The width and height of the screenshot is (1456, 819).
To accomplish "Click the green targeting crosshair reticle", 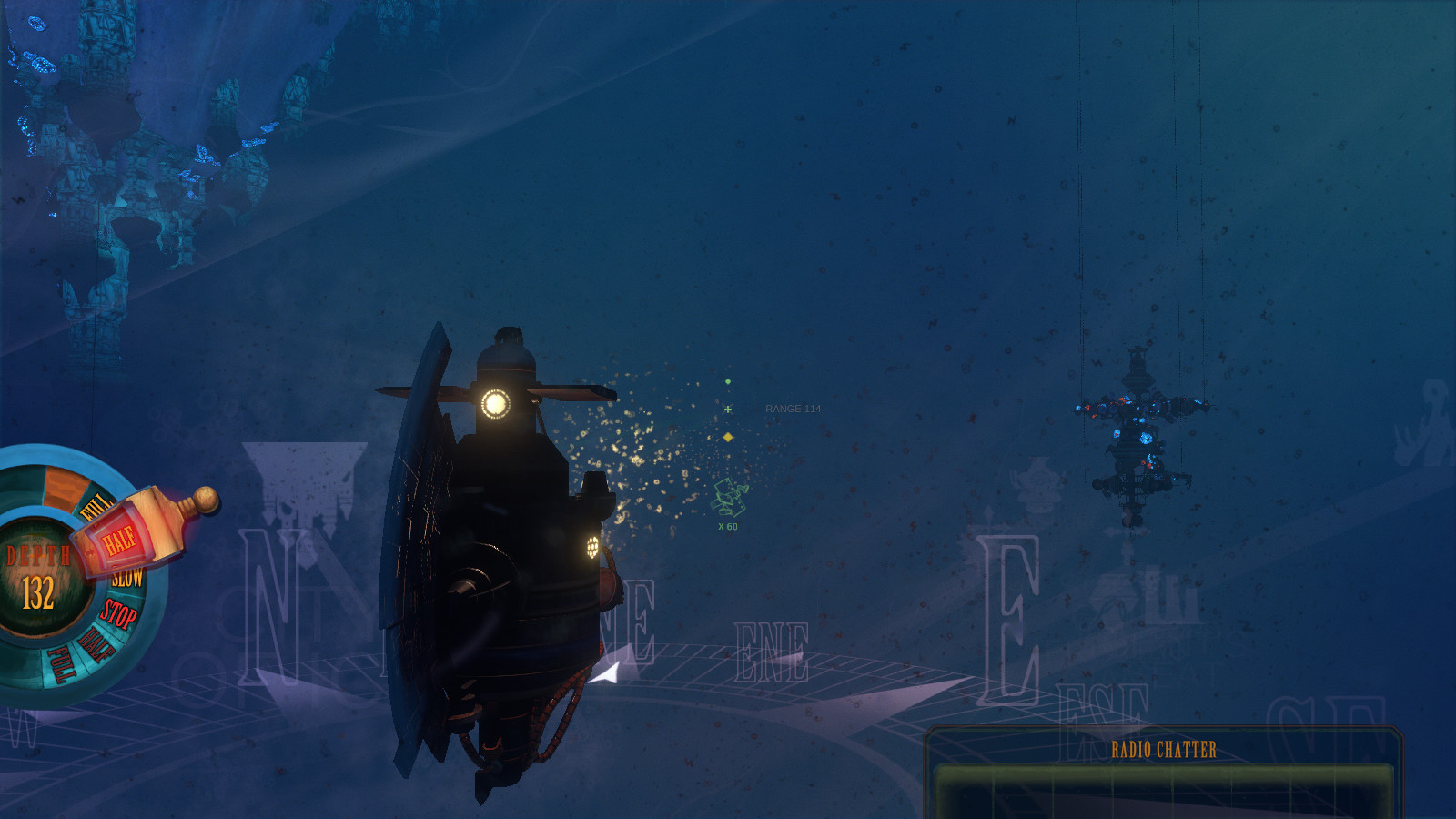I will [728, 411].
